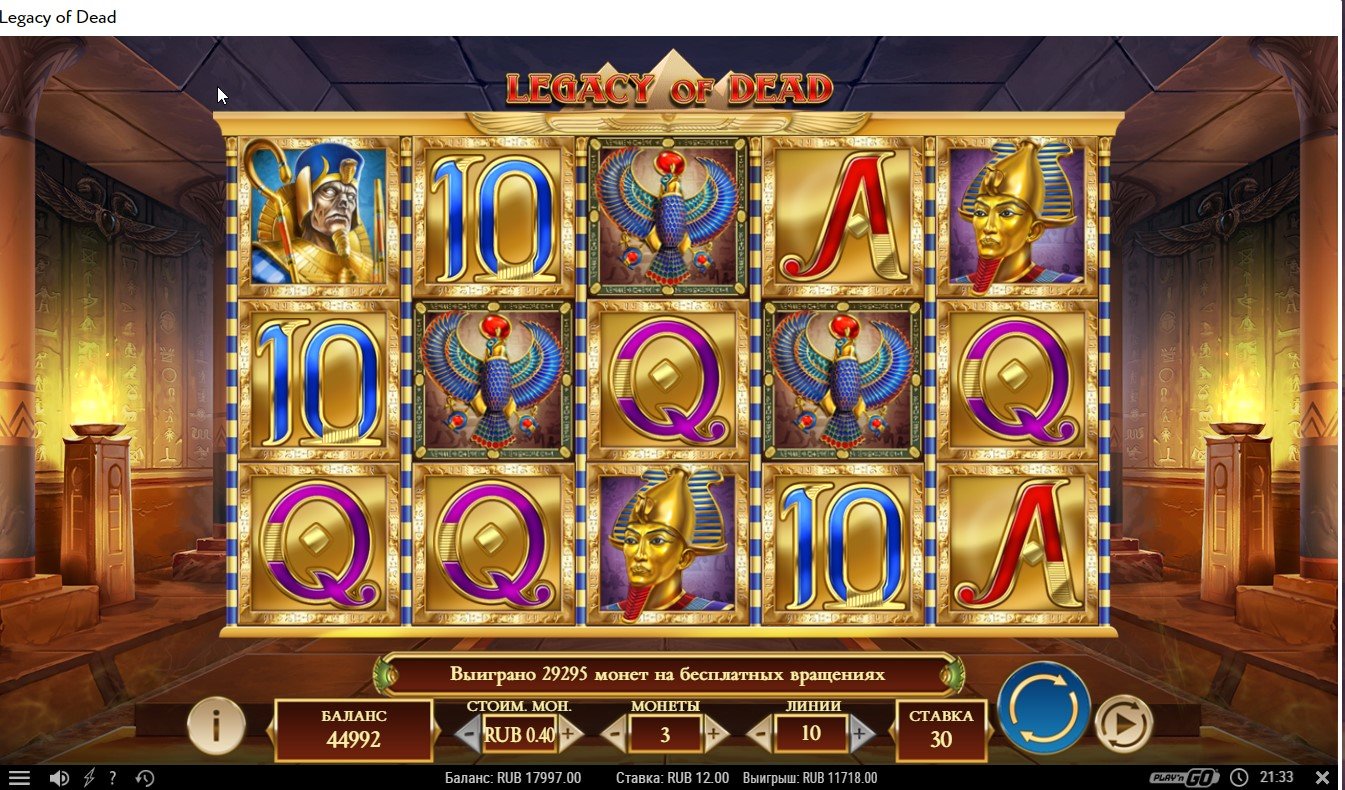
Task: Reduce the number of coins
Action: pos(615,735)
